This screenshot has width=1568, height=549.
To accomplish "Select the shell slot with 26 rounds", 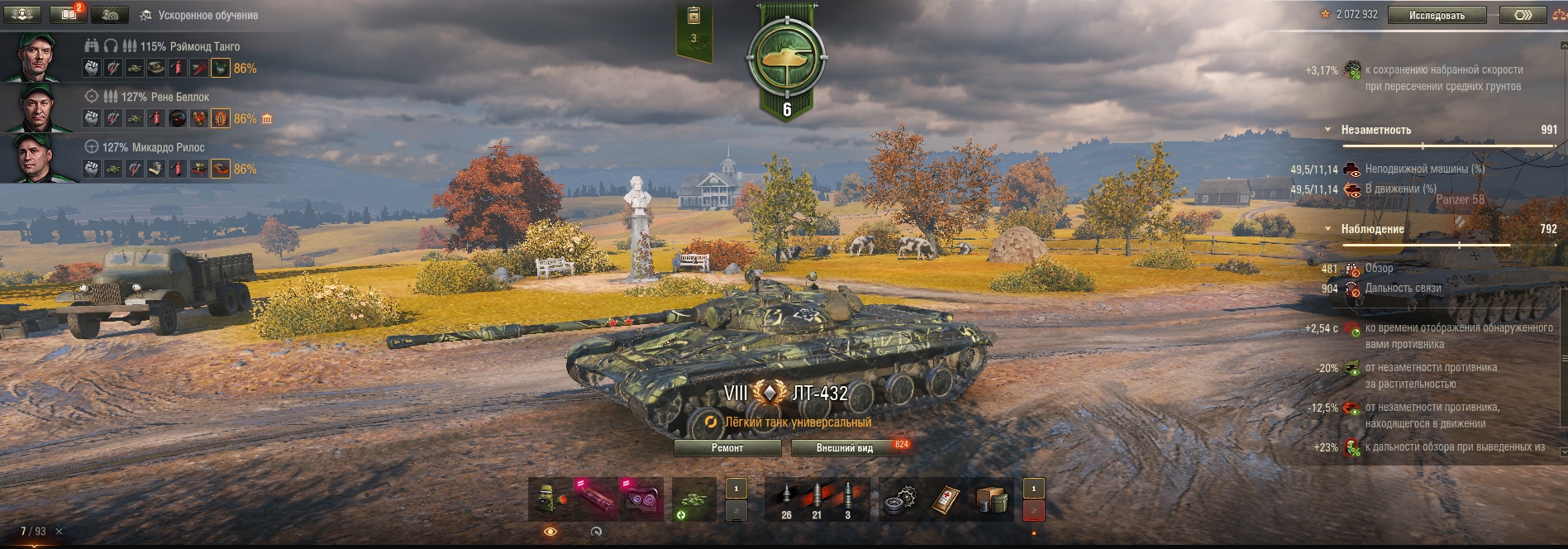I will [786, 499].
